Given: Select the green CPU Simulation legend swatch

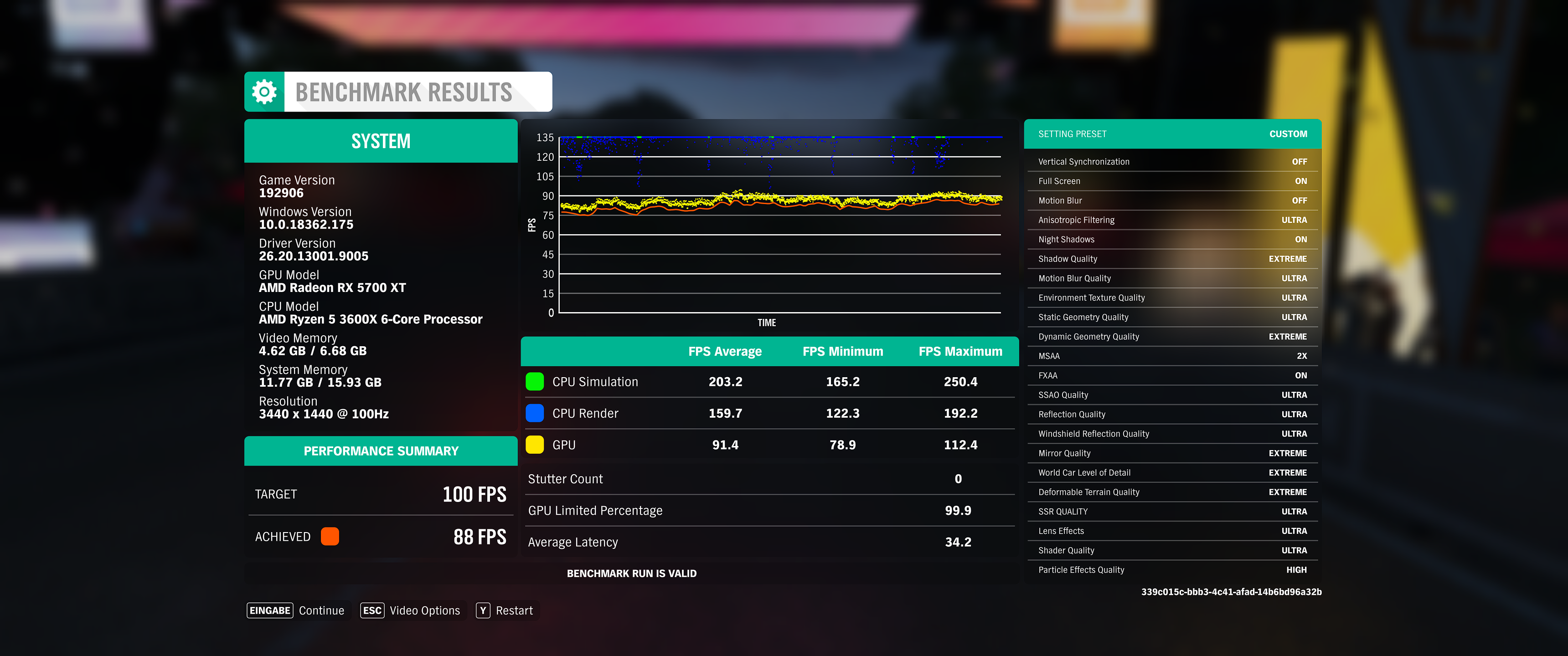Looking at the screenshot, I should (x=534, y=382).
